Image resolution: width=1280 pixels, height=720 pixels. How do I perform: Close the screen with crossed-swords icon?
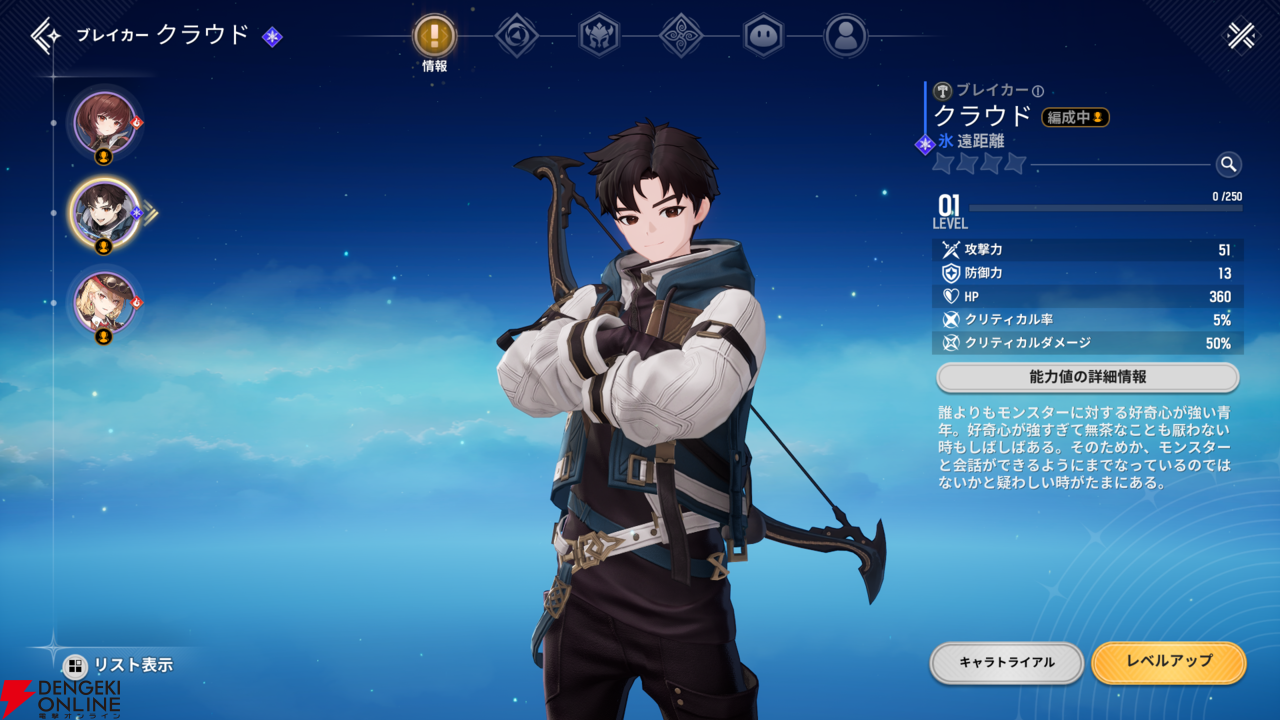[1241, 36]
